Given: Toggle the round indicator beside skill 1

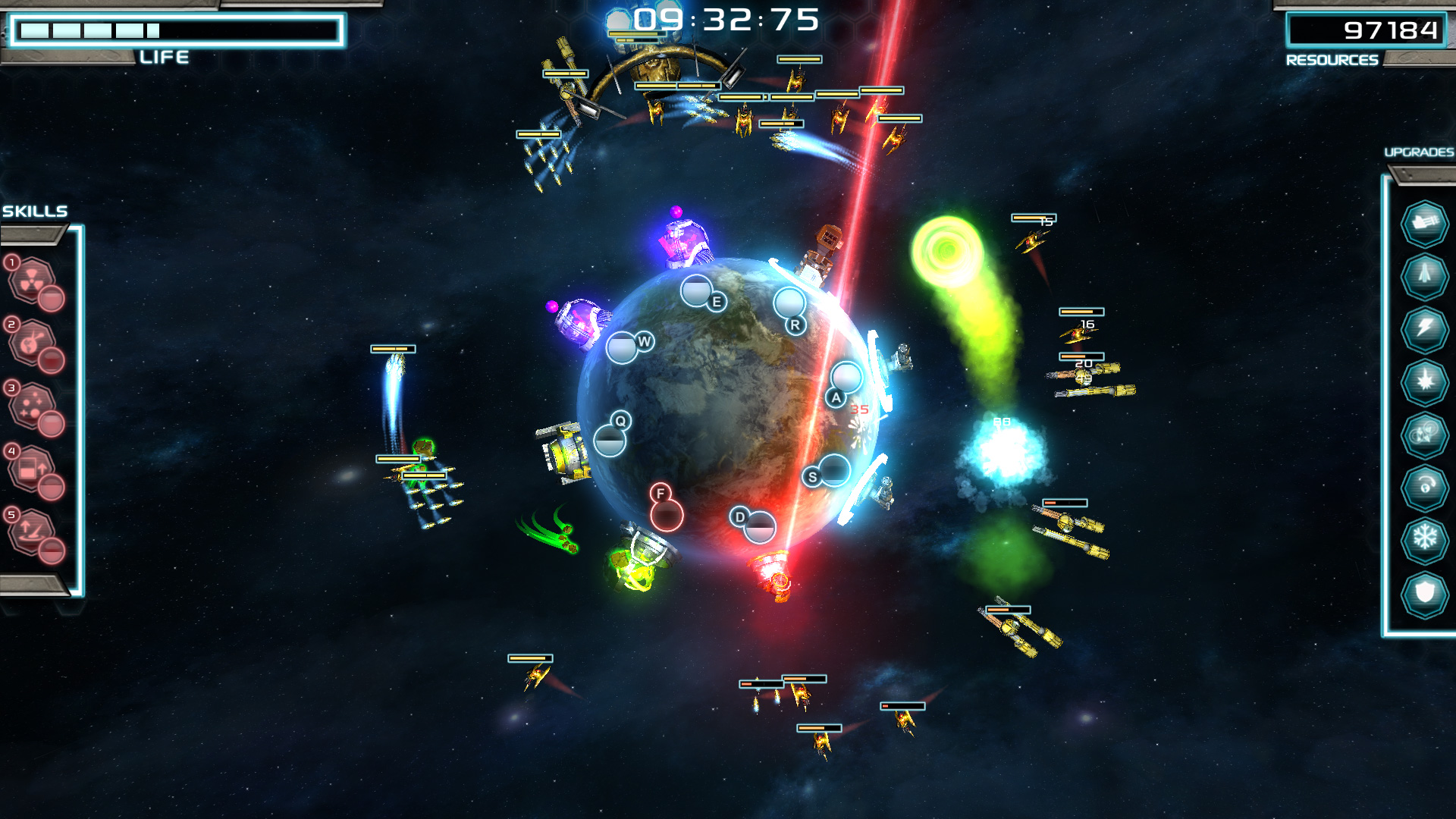Looking at the screenshot, I should coord(51,298).
